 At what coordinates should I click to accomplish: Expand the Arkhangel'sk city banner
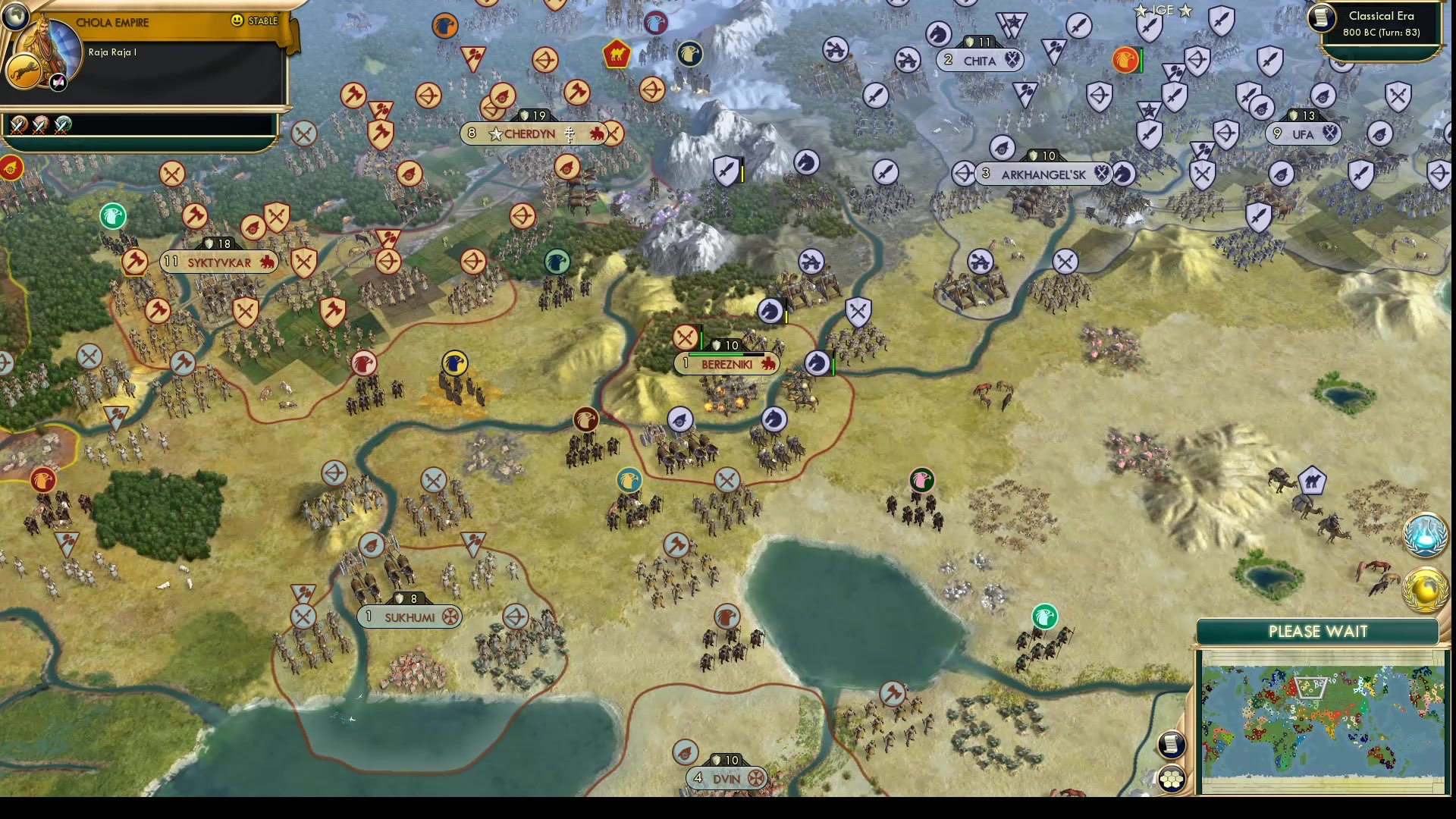tap(1043, 174)
